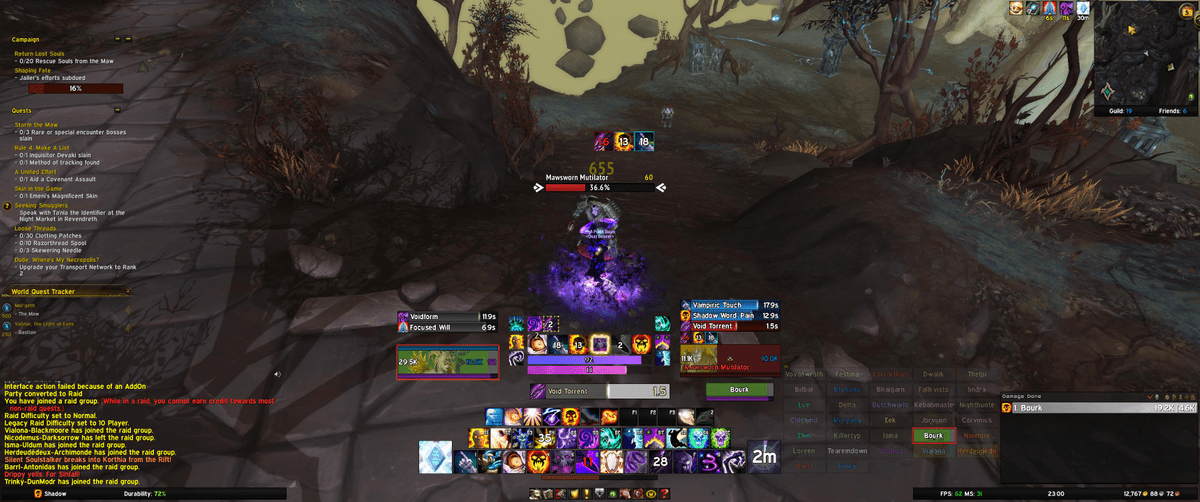The height and width of the screenshot is (502, 1200).
Task: Select the World Quest Tracker header
Action: 44,291
